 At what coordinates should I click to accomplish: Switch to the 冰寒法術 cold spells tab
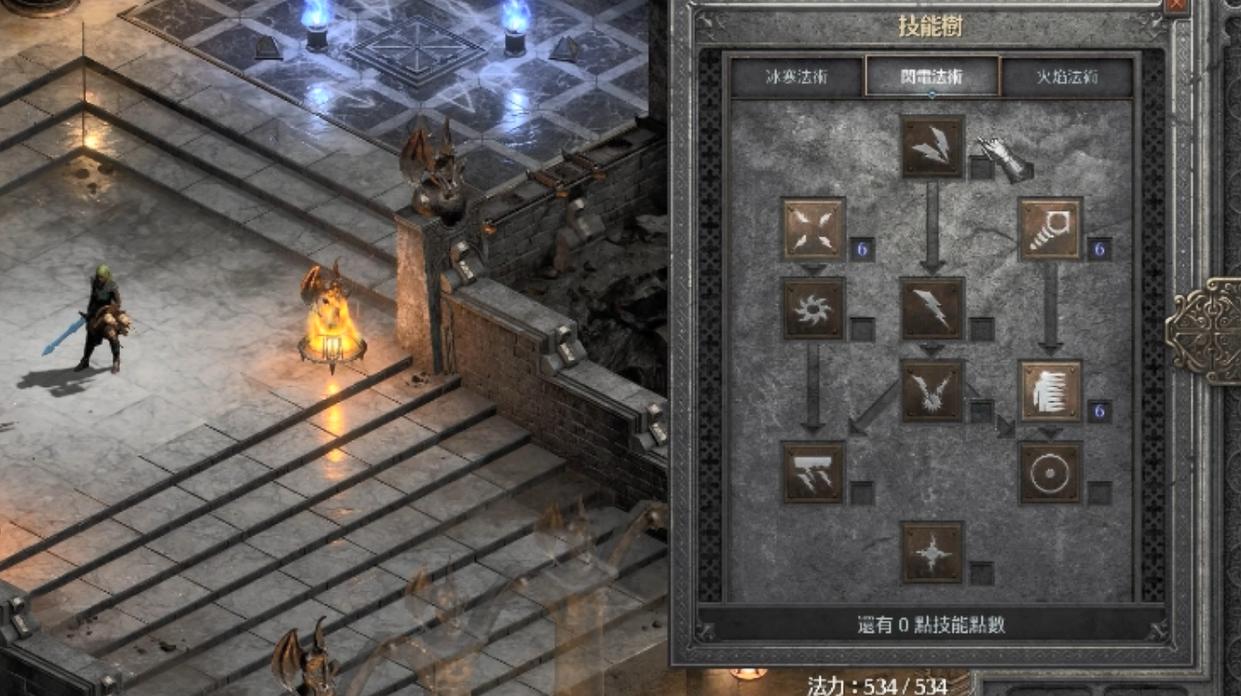click(796, 77)
